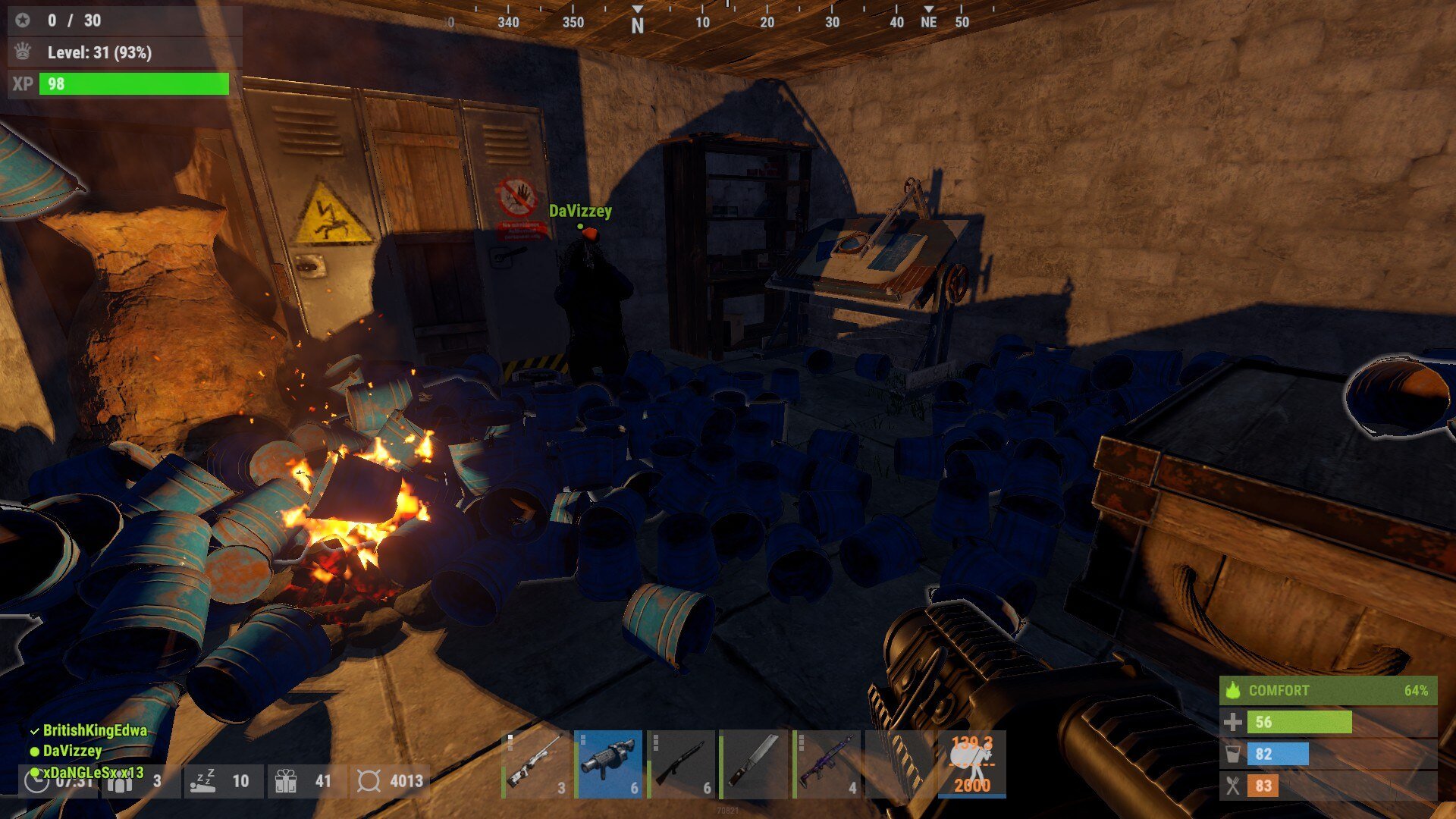The height and width of the screenshot is (819, 1456).
Task: Select the white sniper rifle hotbar slot
Action: coord(536,764)
